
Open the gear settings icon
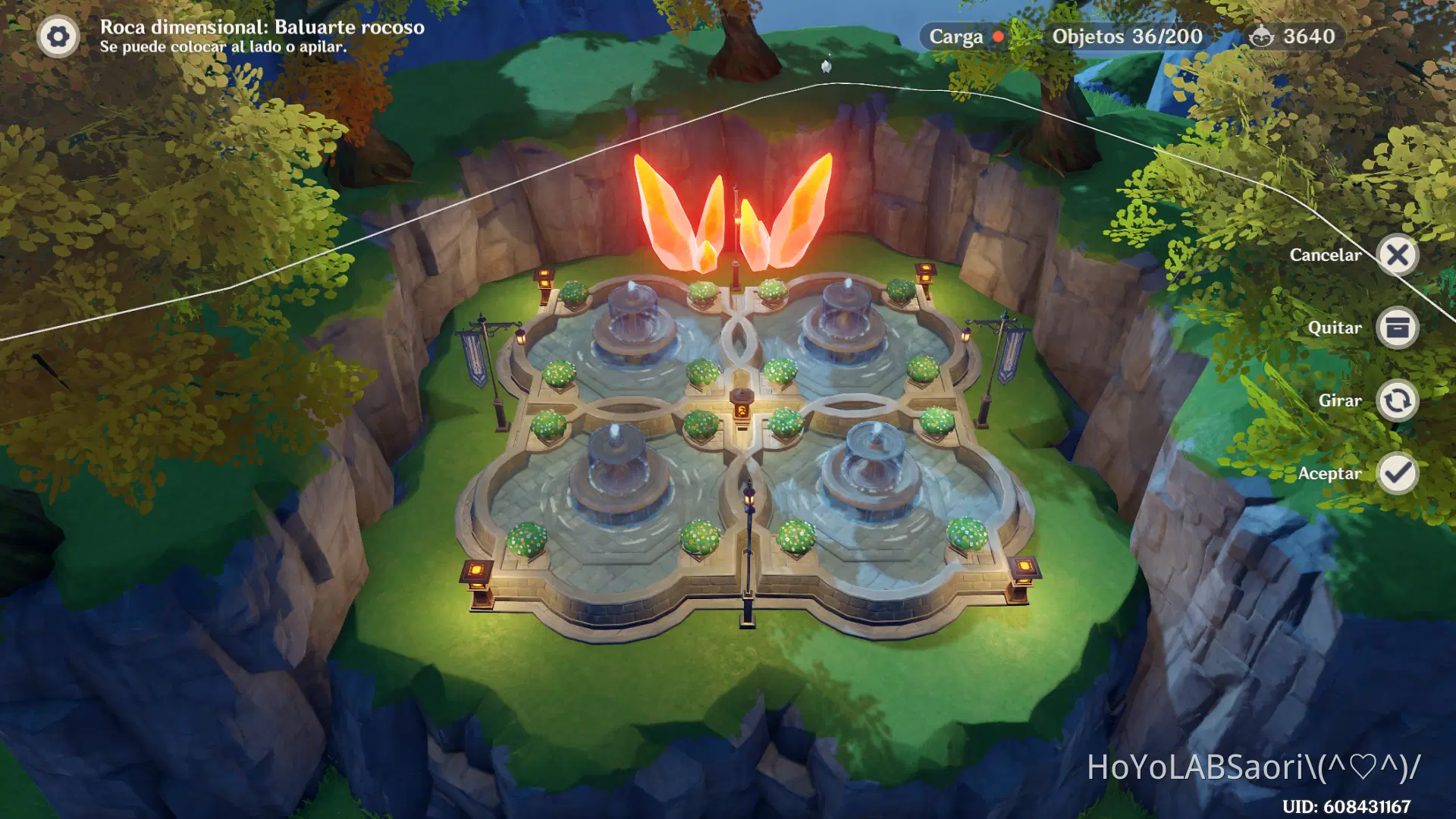click(x=58, y=36)
